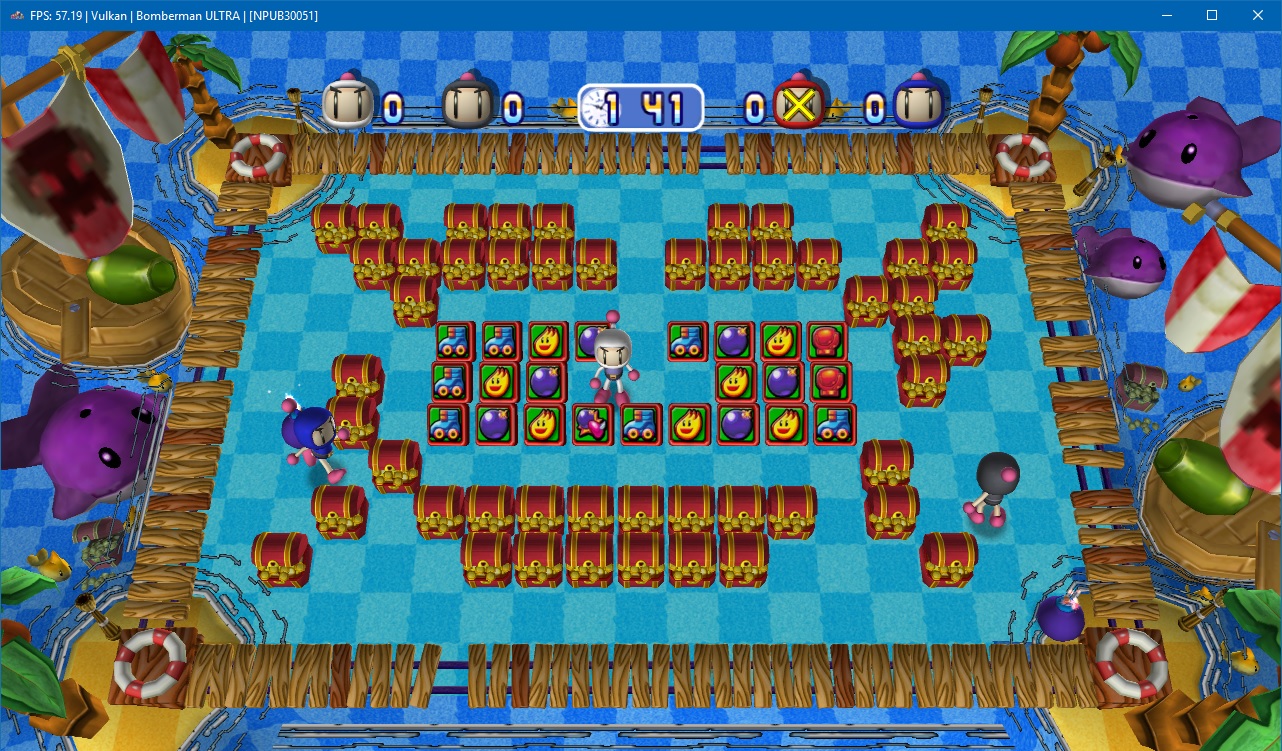Select the black Bomberman player portrait
This screenshot has height=751, width=1282.
coord(466,104)
